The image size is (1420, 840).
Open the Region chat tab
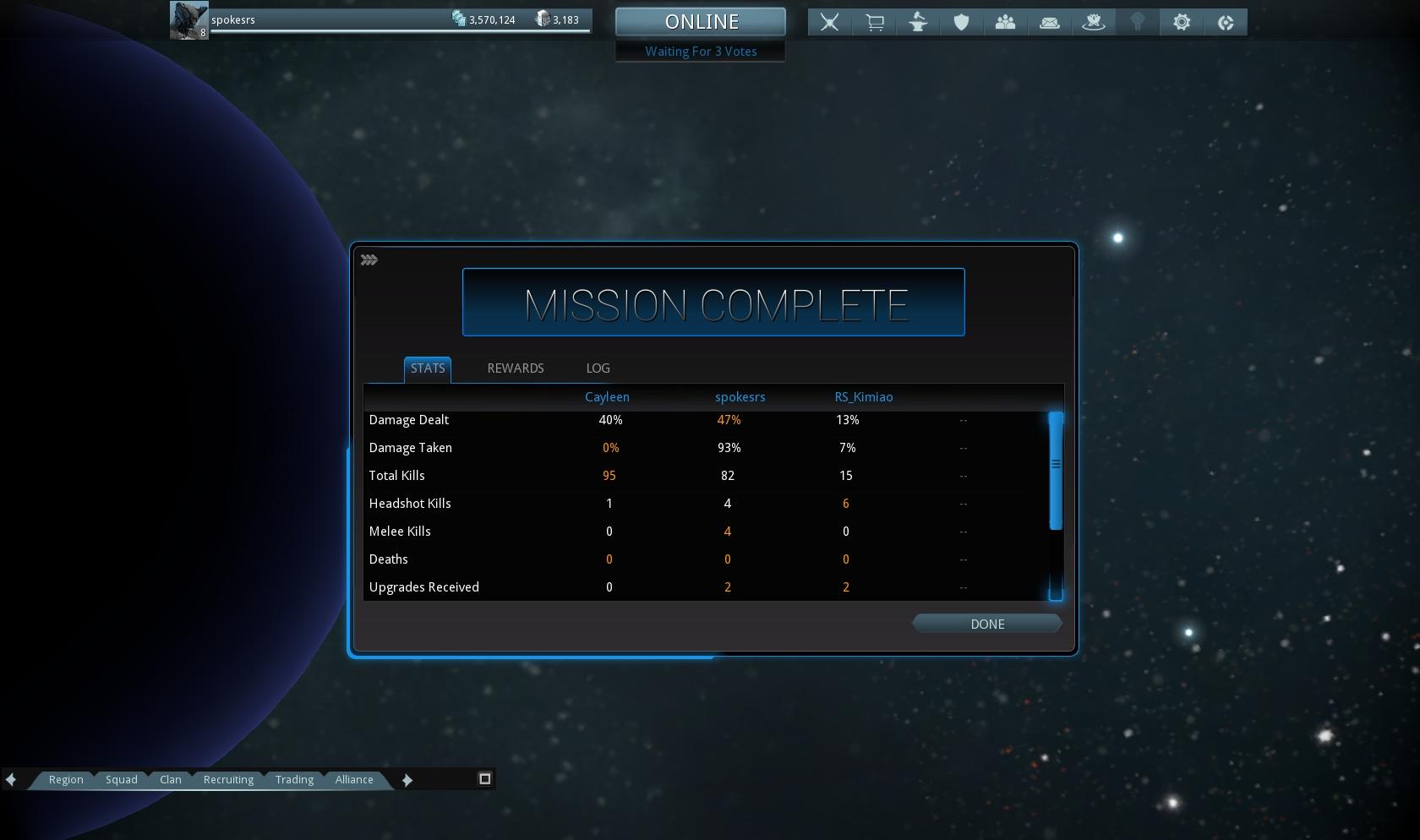click(x=66, y=780)
